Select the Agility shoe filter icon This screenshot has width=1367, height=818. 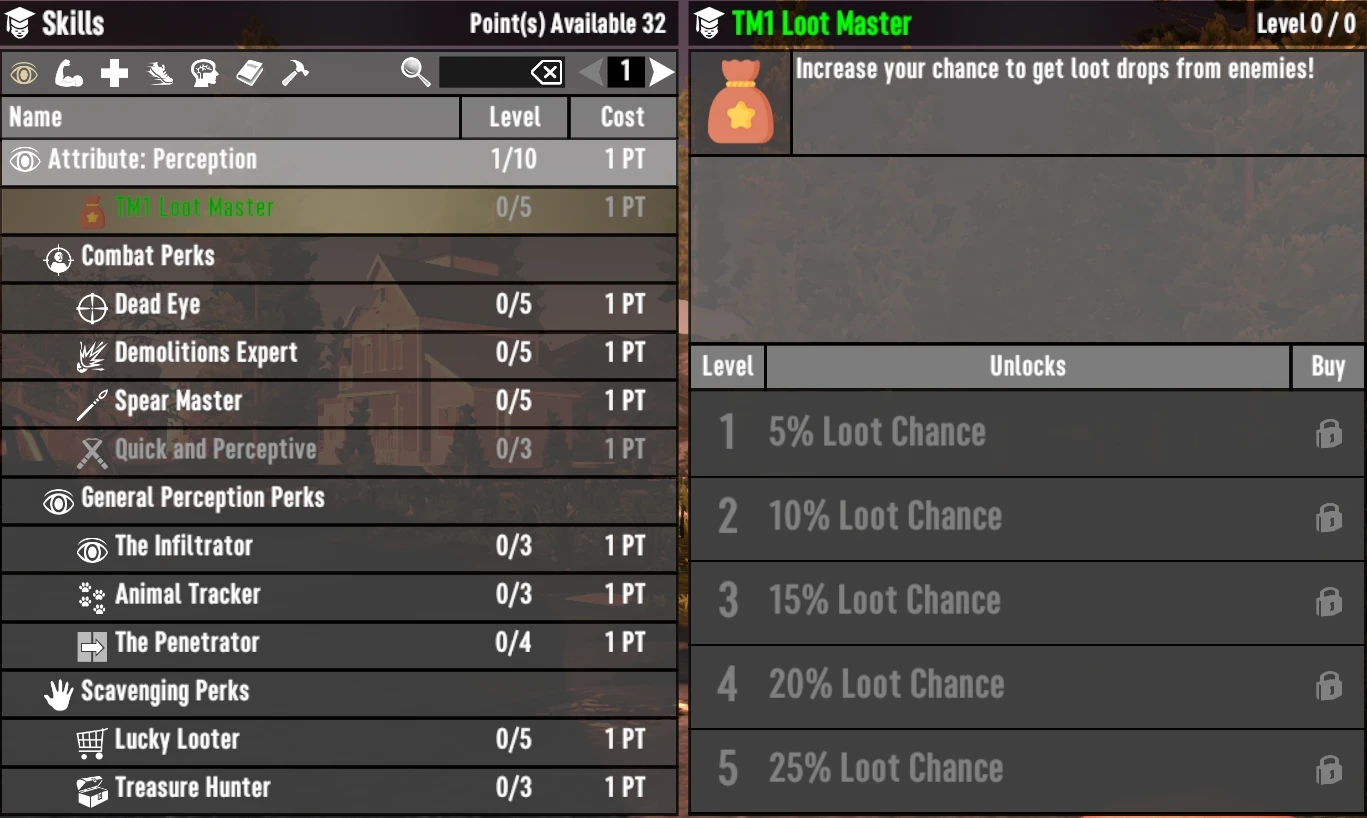click(x=159, y=73)
